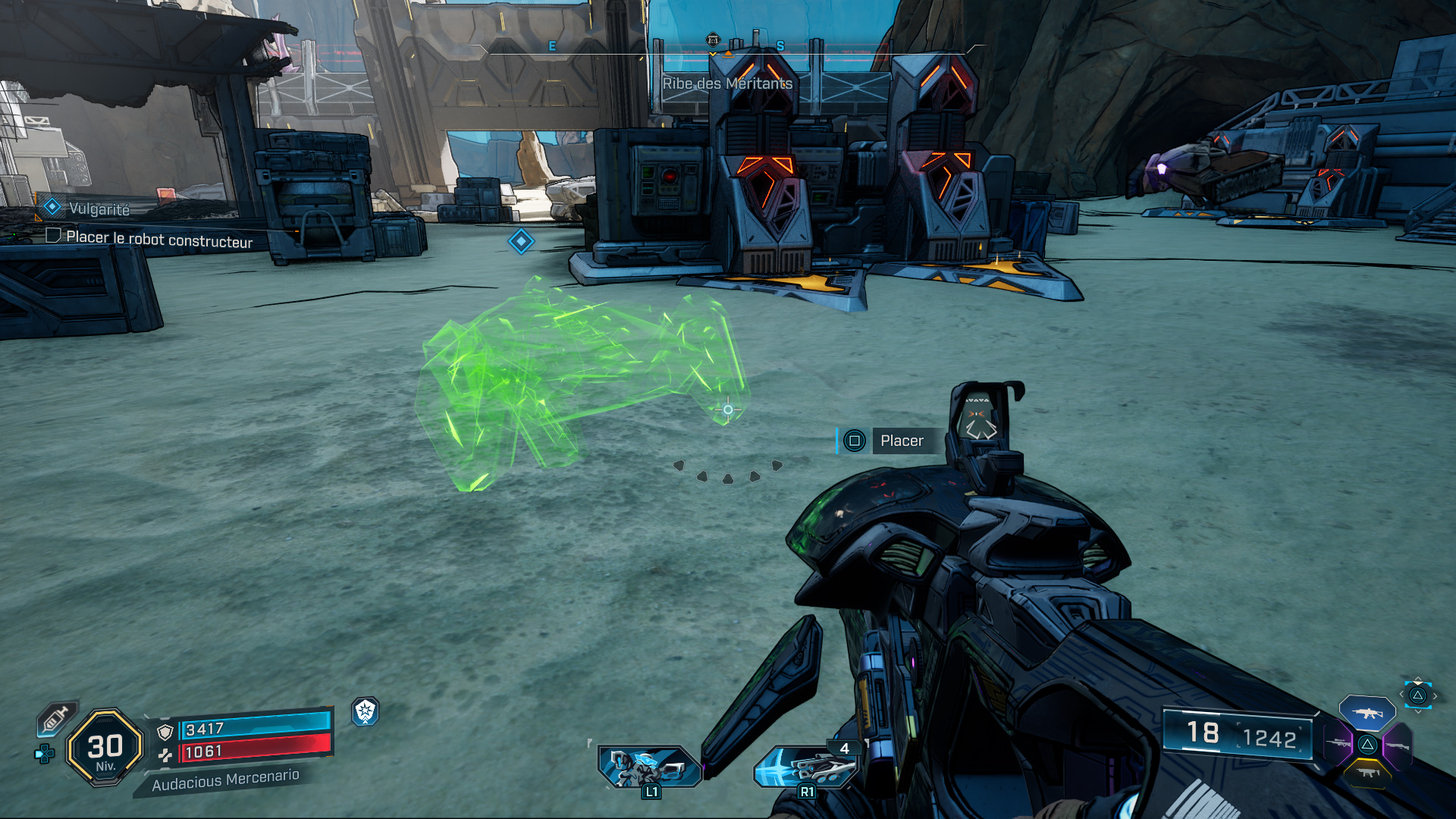
Task: Select the Ribe des Méritants location banner
Action: point(726,84)
